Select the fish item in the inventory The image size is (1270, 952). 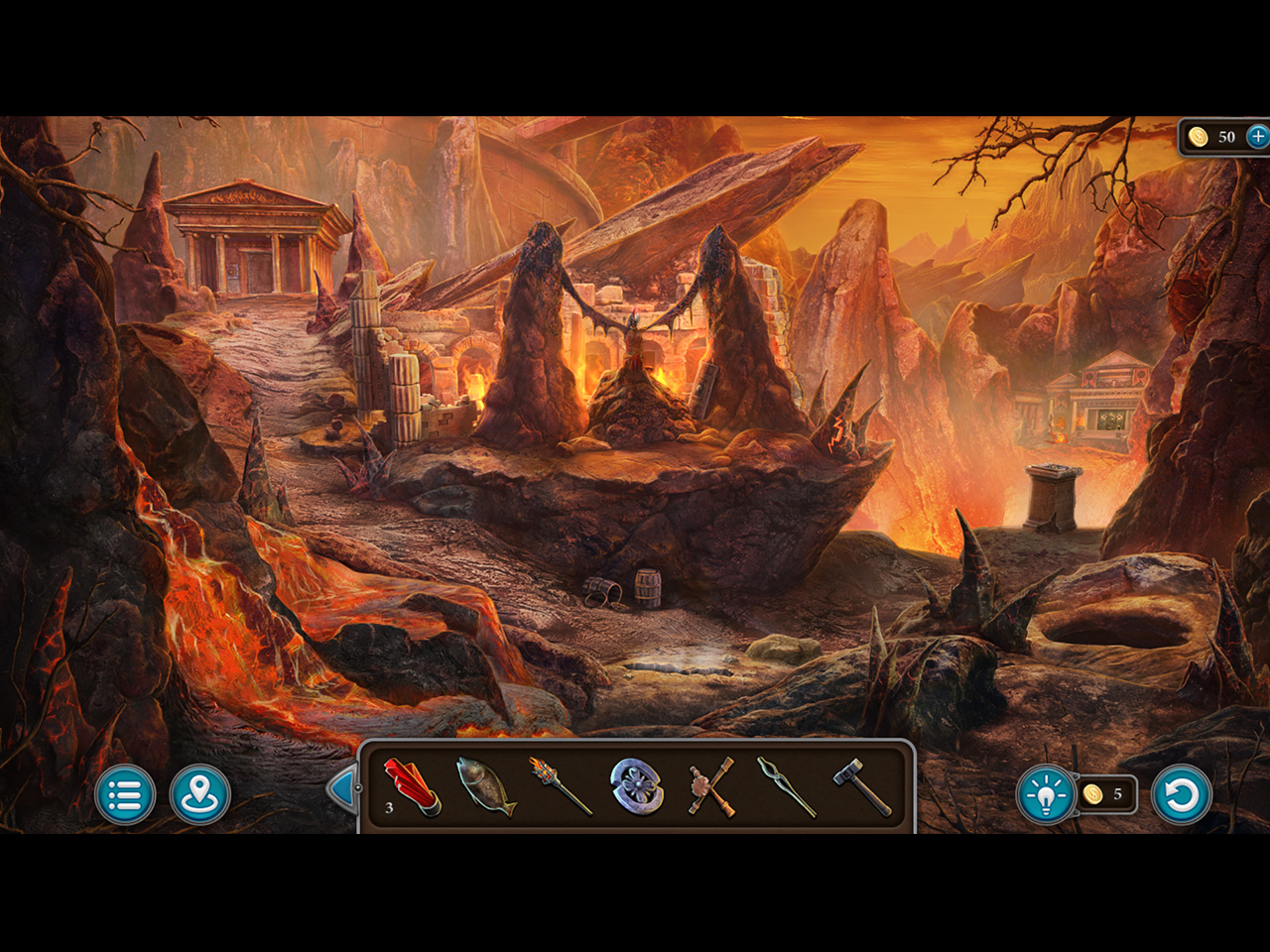485,786
